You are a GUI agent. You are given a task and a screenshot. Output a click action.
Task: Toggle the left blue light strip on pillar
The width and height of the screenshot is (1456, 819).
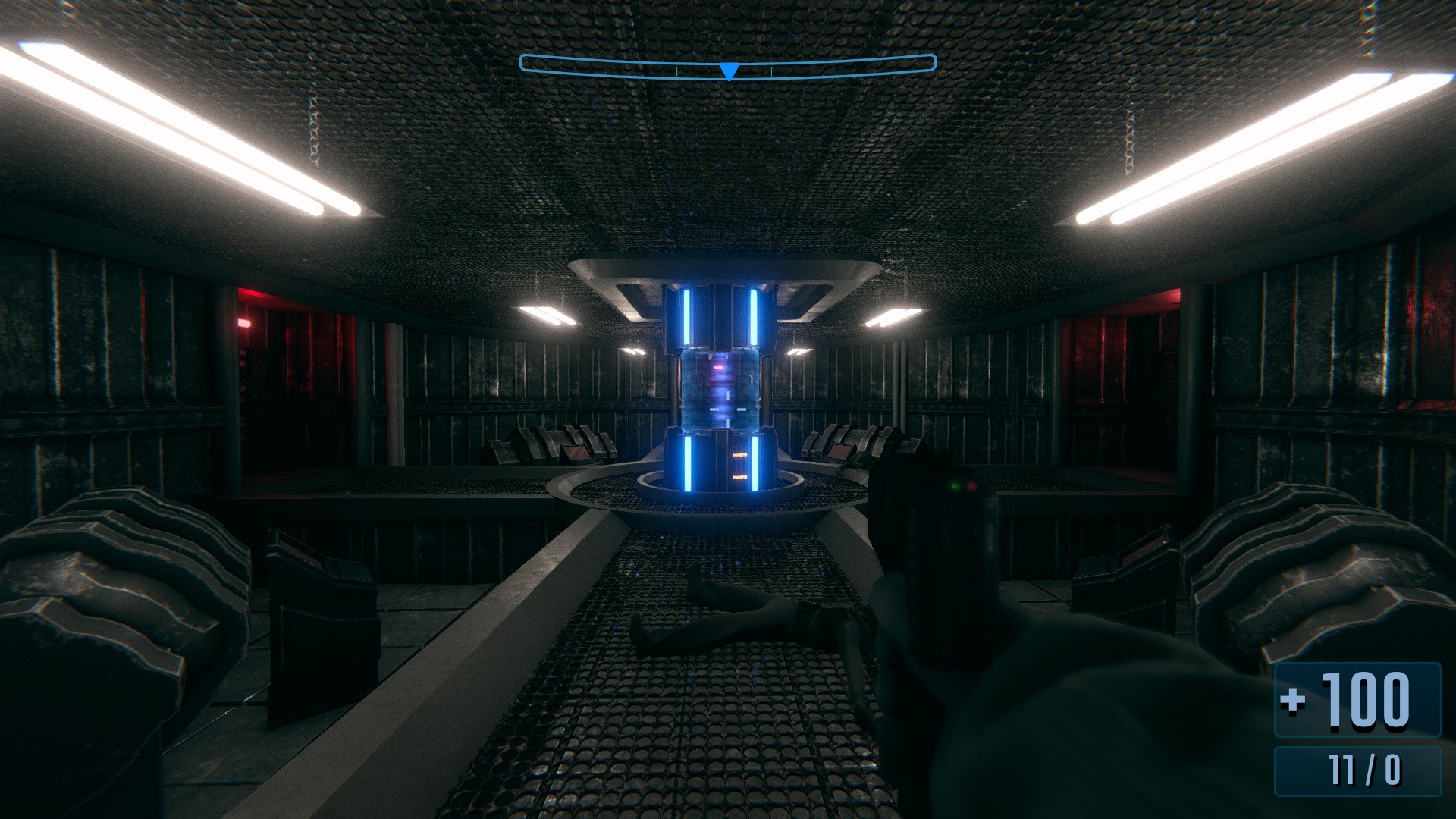click(x=686, y=318)
